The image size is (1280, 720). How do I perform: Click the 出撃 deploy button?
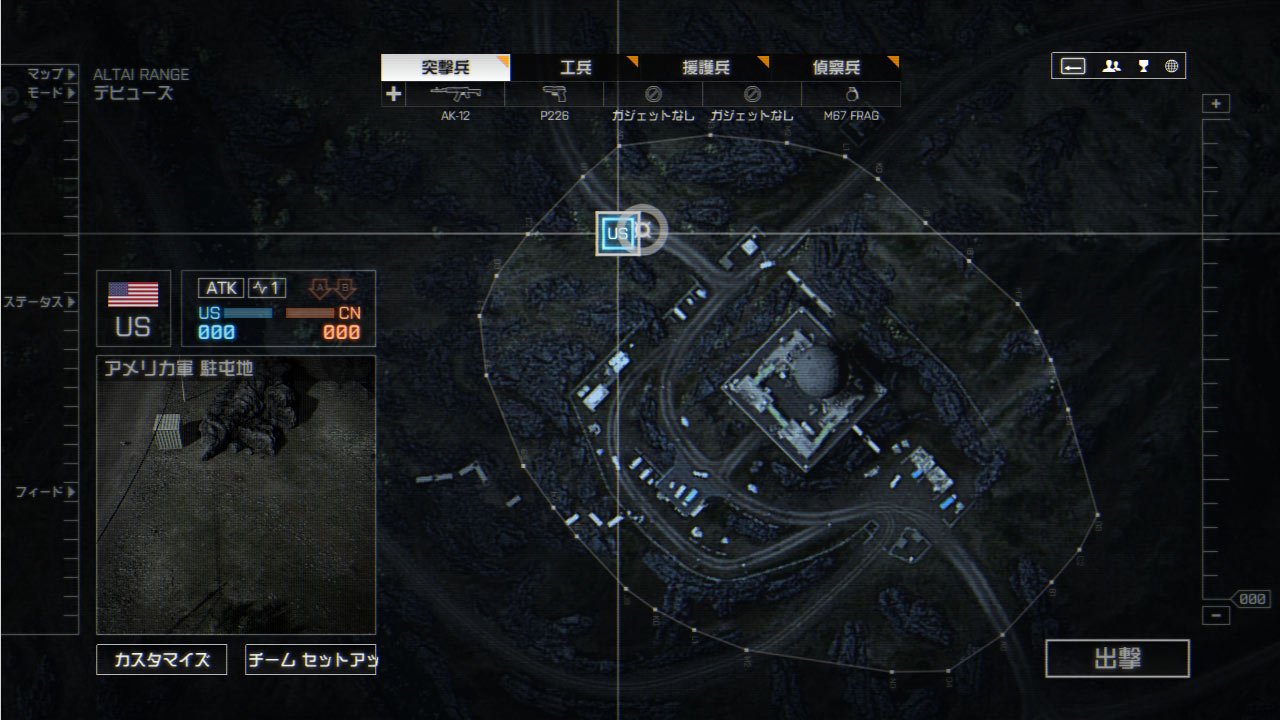click(1117, 659)
